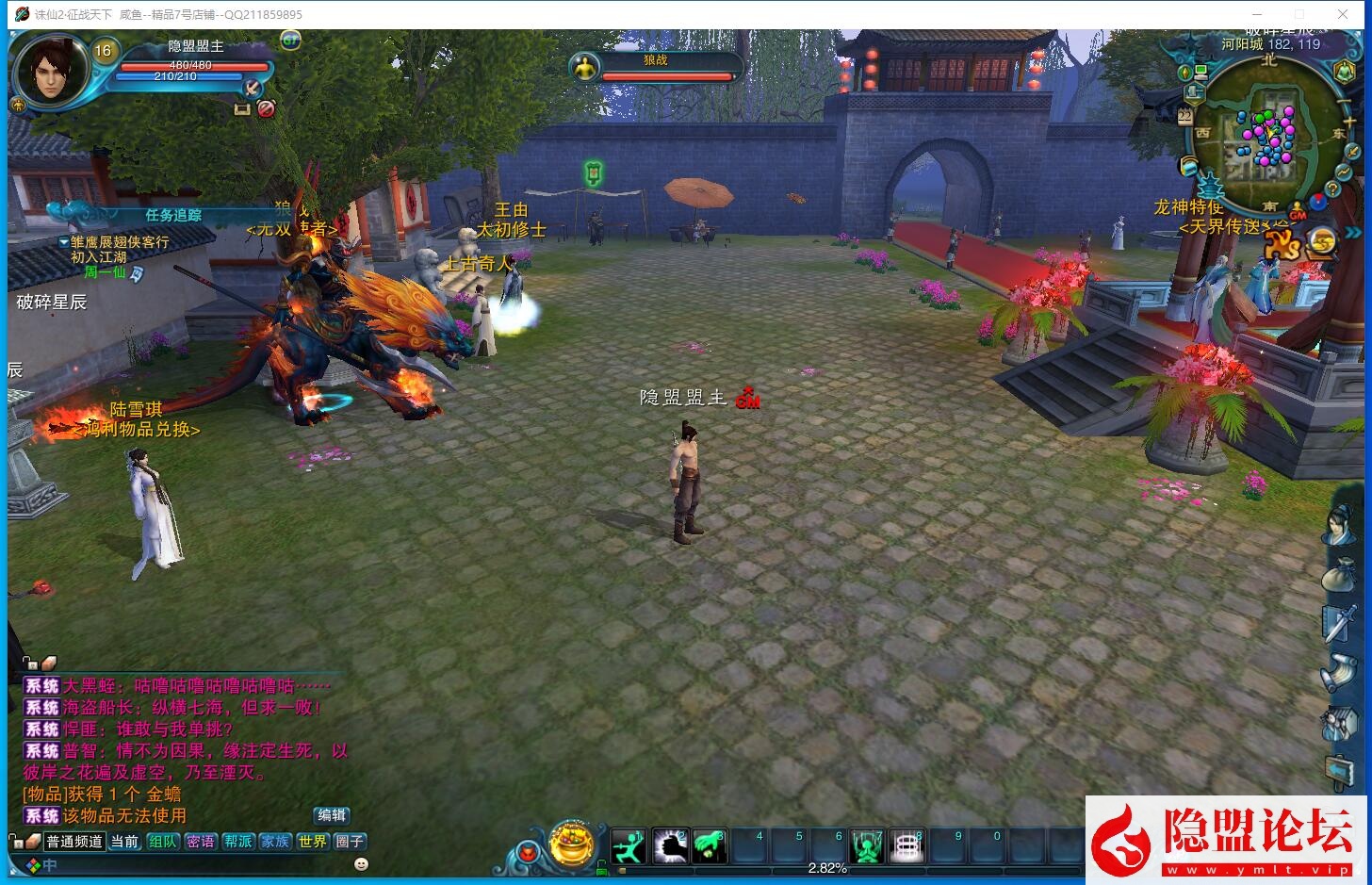Use the white glowing fist skill
The height and width of the screenshot is (885, 1372).
coord(670,846)
